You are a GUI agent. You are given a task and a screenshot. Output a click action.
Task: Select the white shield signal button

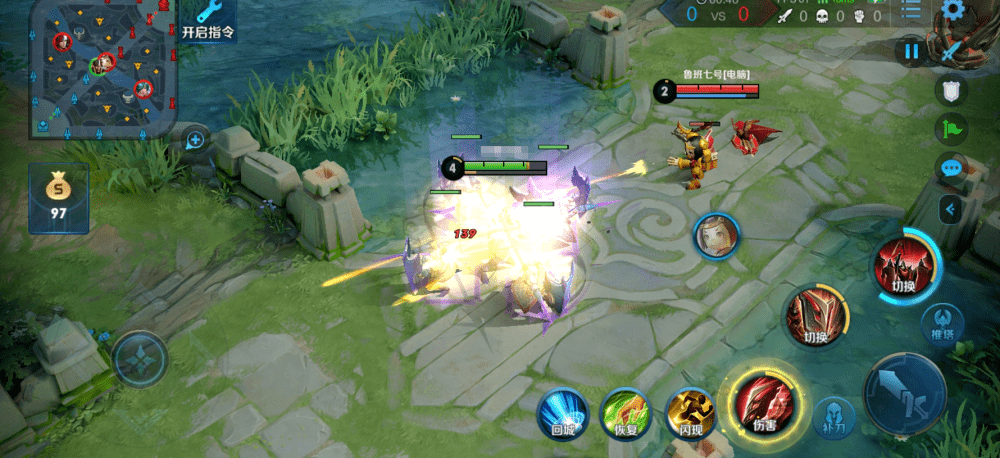(x=951, y=91)
